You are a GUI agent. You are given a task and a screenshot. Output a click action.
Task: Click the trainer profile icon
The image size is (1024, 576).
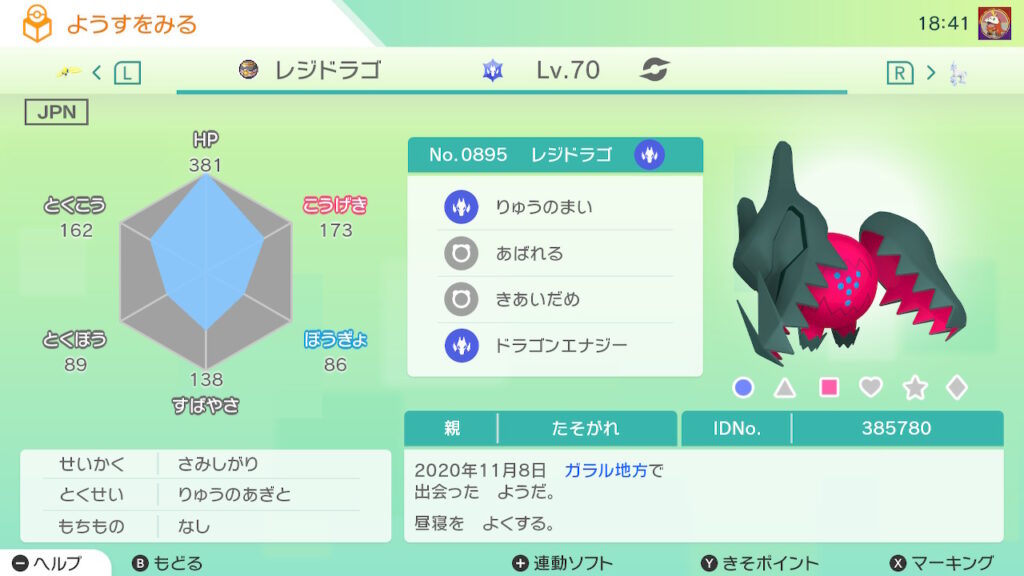[993, 23]
